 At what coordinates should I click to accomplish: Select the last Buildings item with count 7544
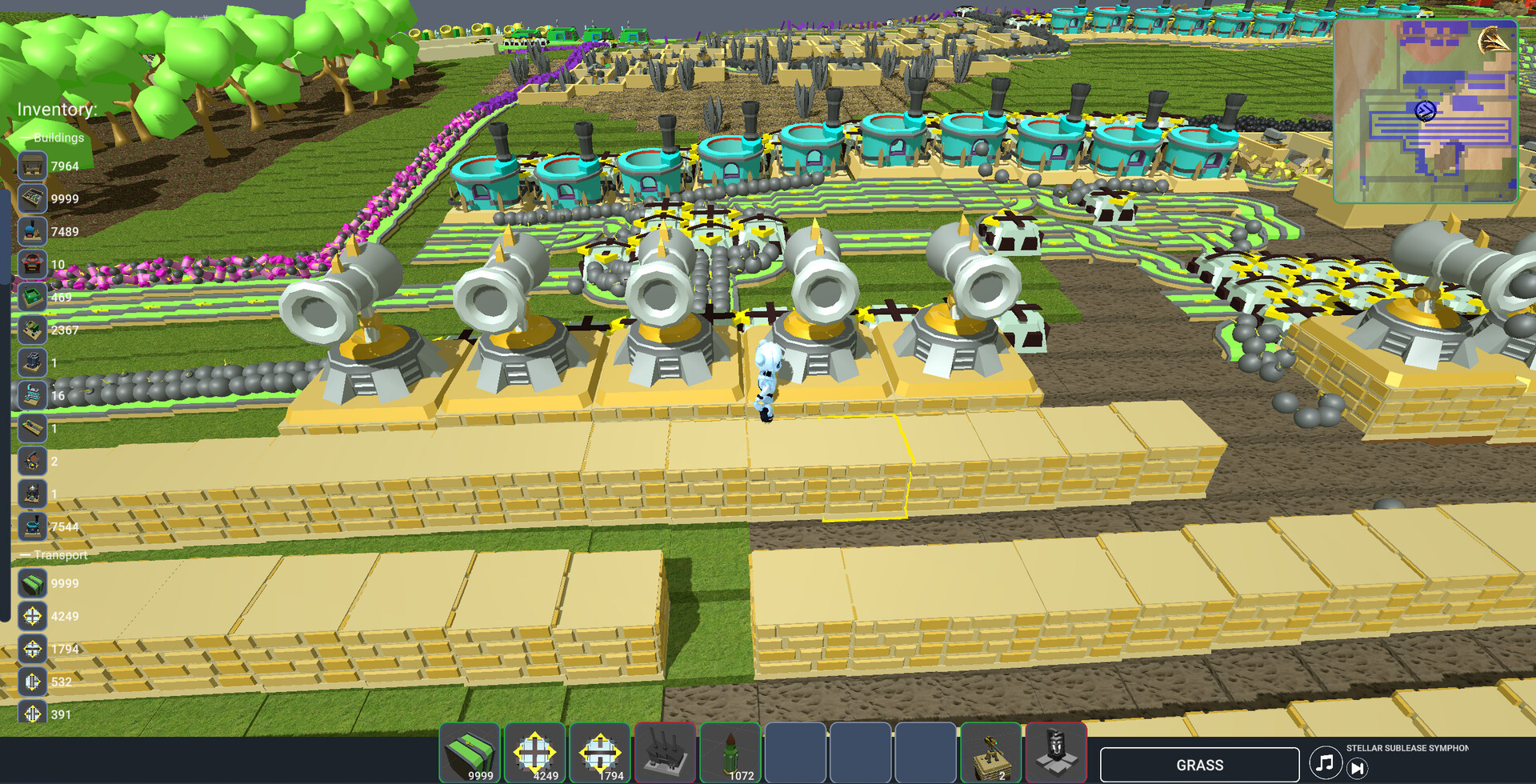pos(32,527)
